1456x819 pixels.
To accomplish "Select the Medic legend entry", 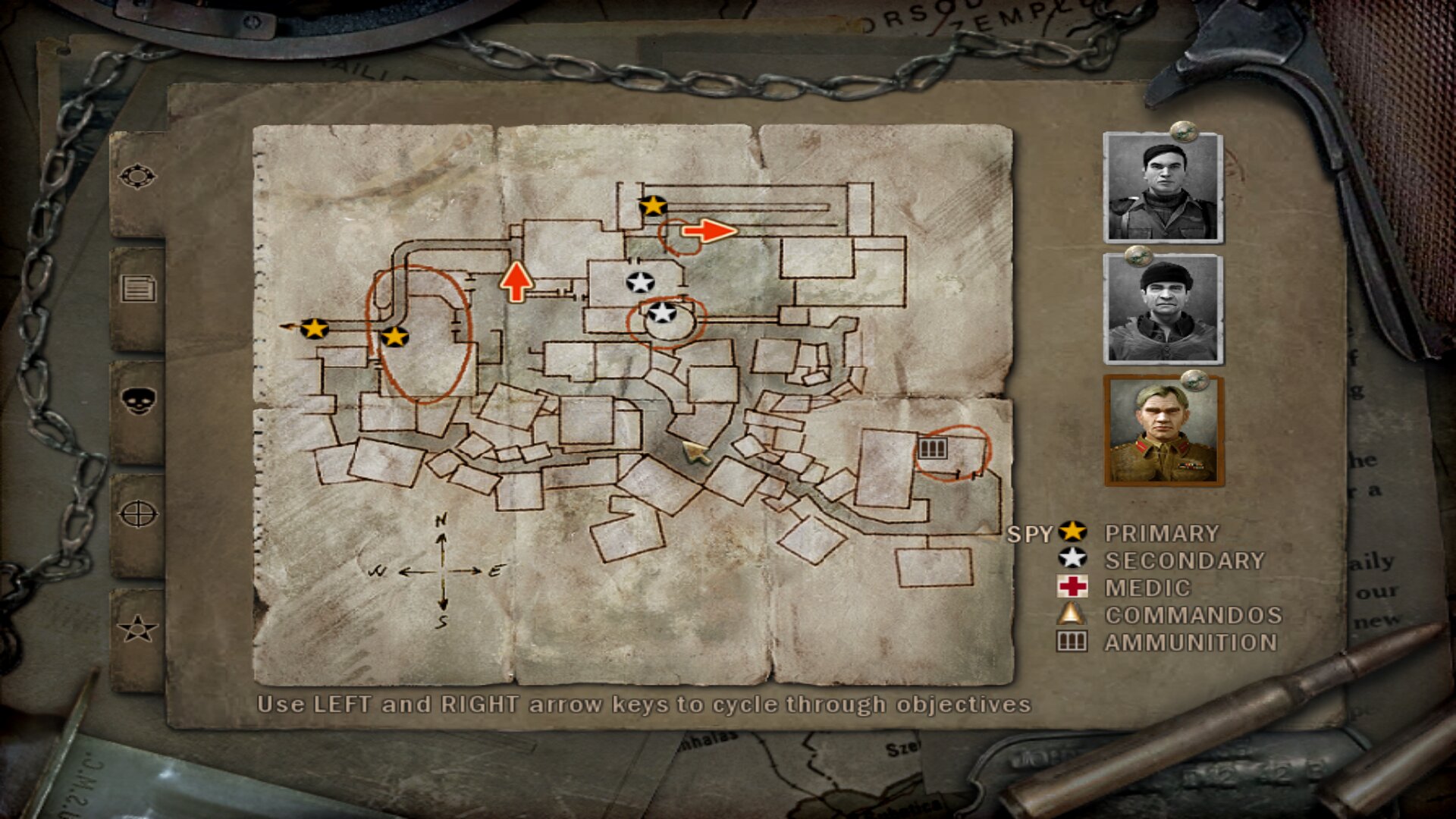I will click(x=1147, y=588).
